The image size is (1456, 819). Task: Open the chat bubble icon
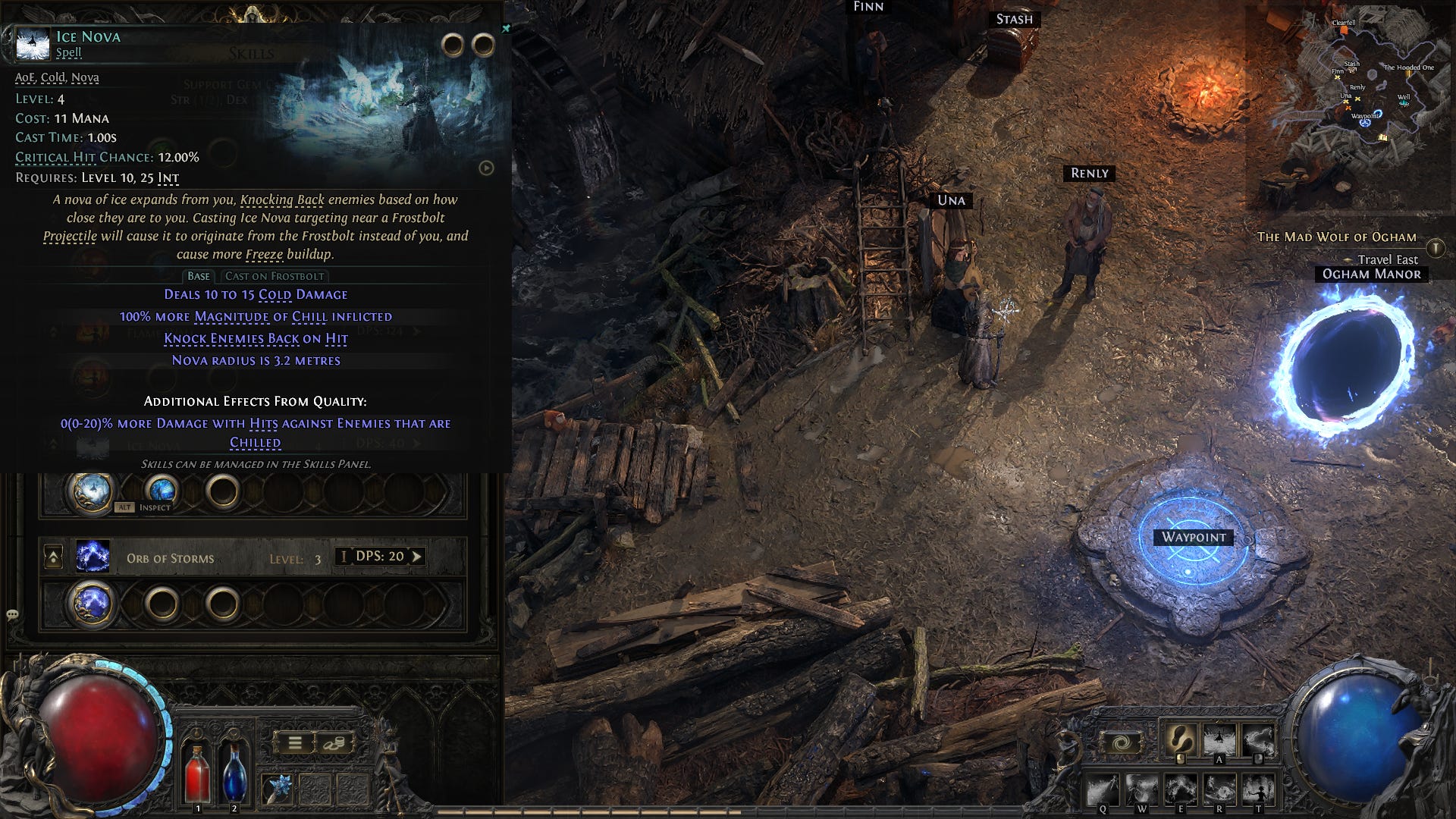pyautogui.click(x=12, y=614)
